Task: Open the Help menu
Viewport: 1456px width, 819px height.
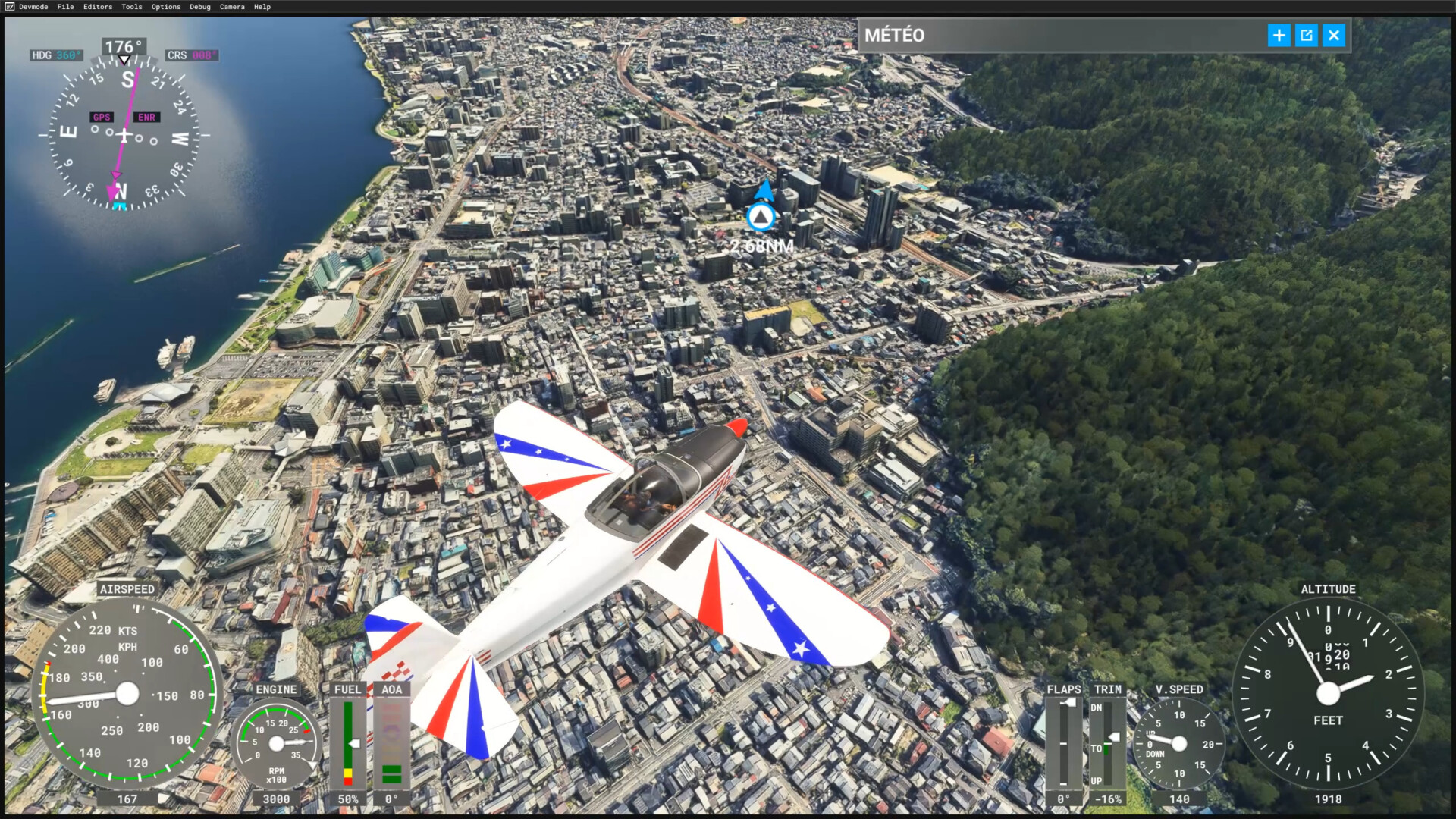Action: coord(262,7)
